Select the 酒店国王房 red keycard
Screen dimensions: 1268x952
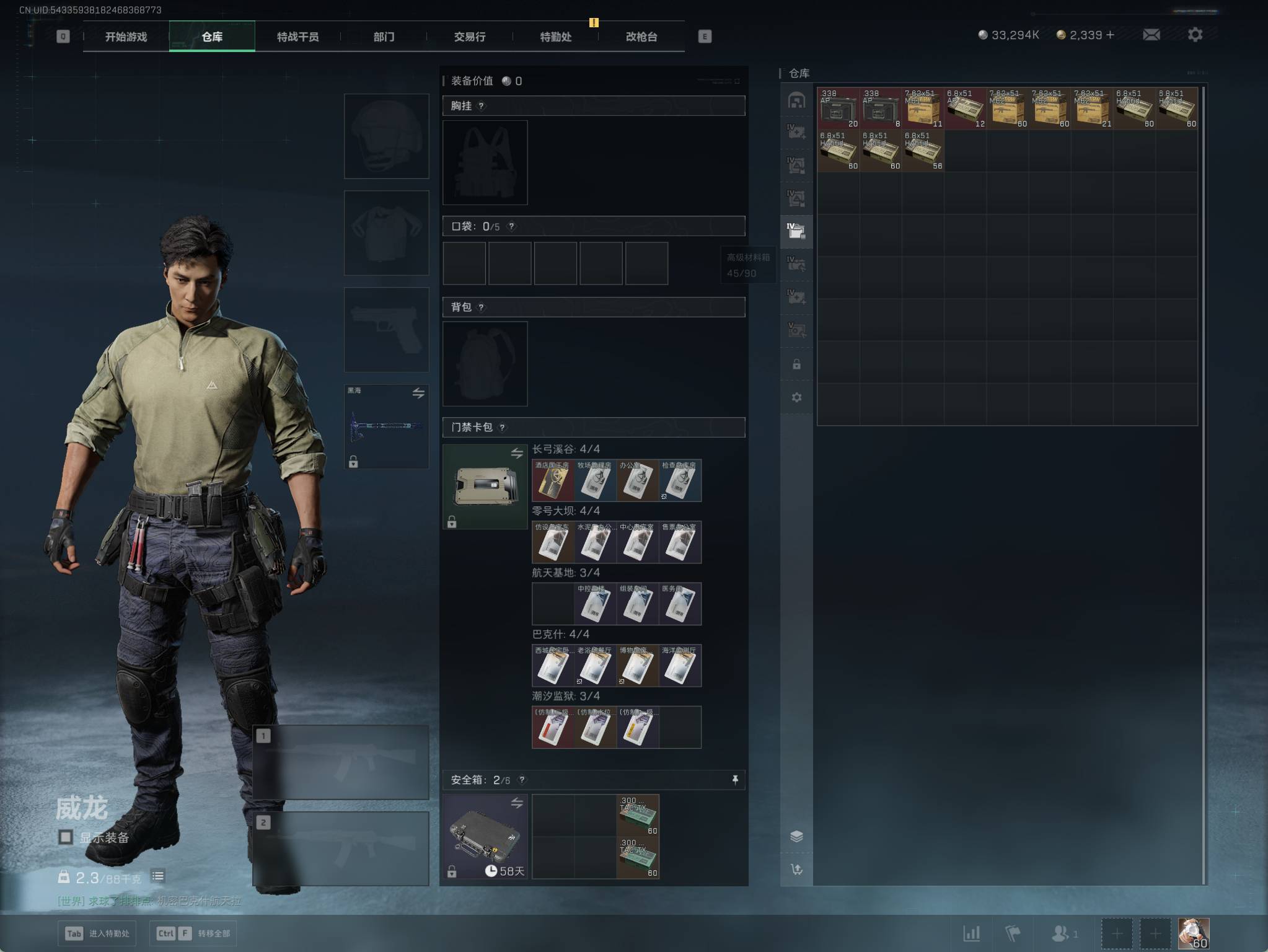pyautogui.click(x=553, y=480)
